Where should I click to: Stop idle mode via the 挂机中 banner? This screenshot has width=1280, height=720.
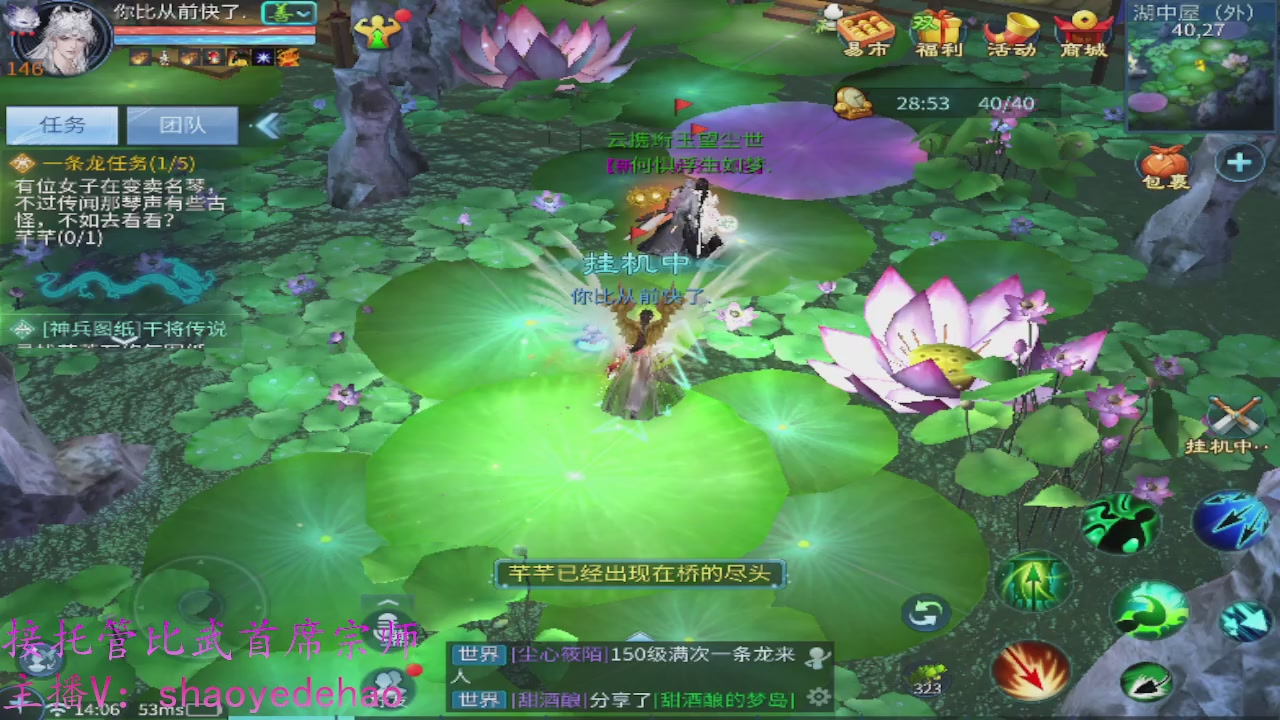pos(633,263)
